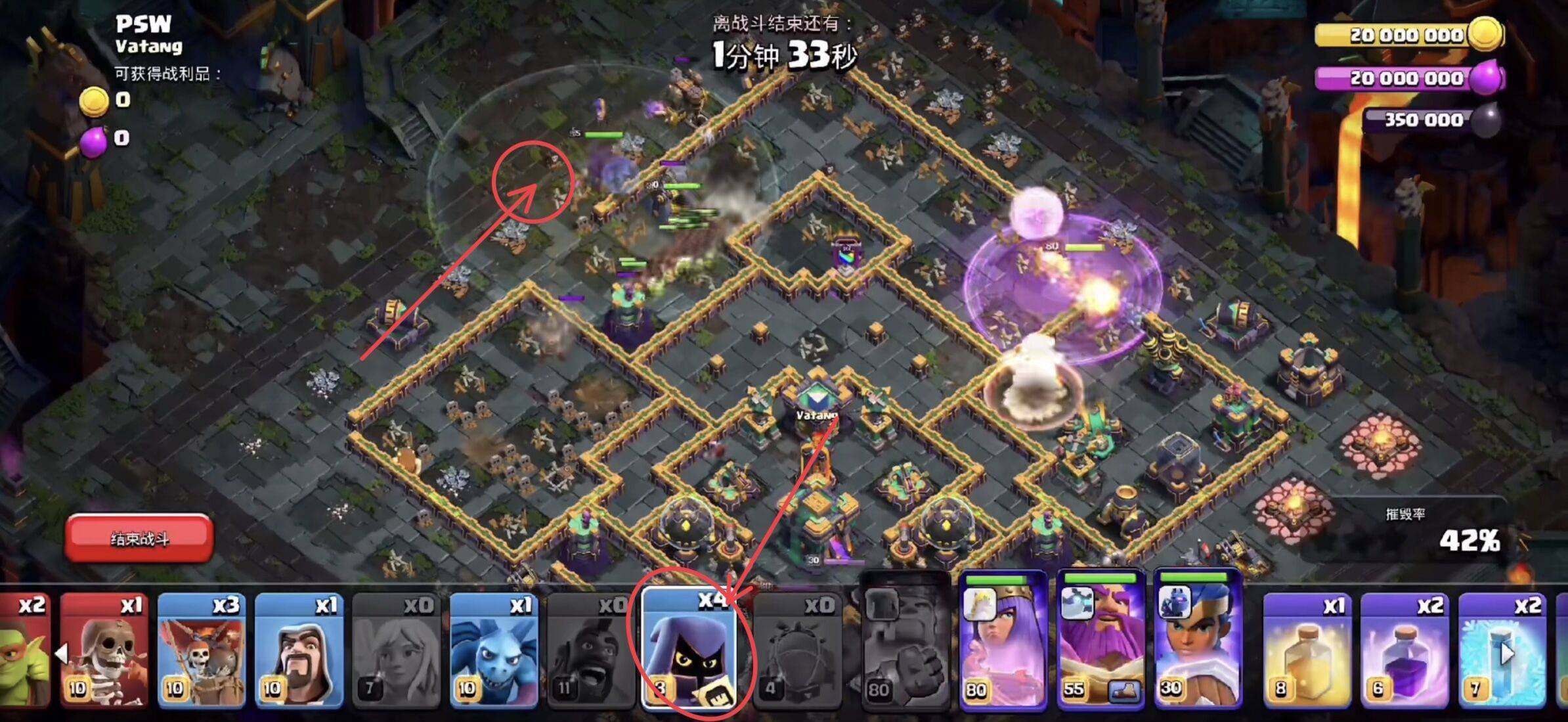Choose the Balloon troop card
The width and height of the screenshot is (1568, 722).
[x=202, y=650]
